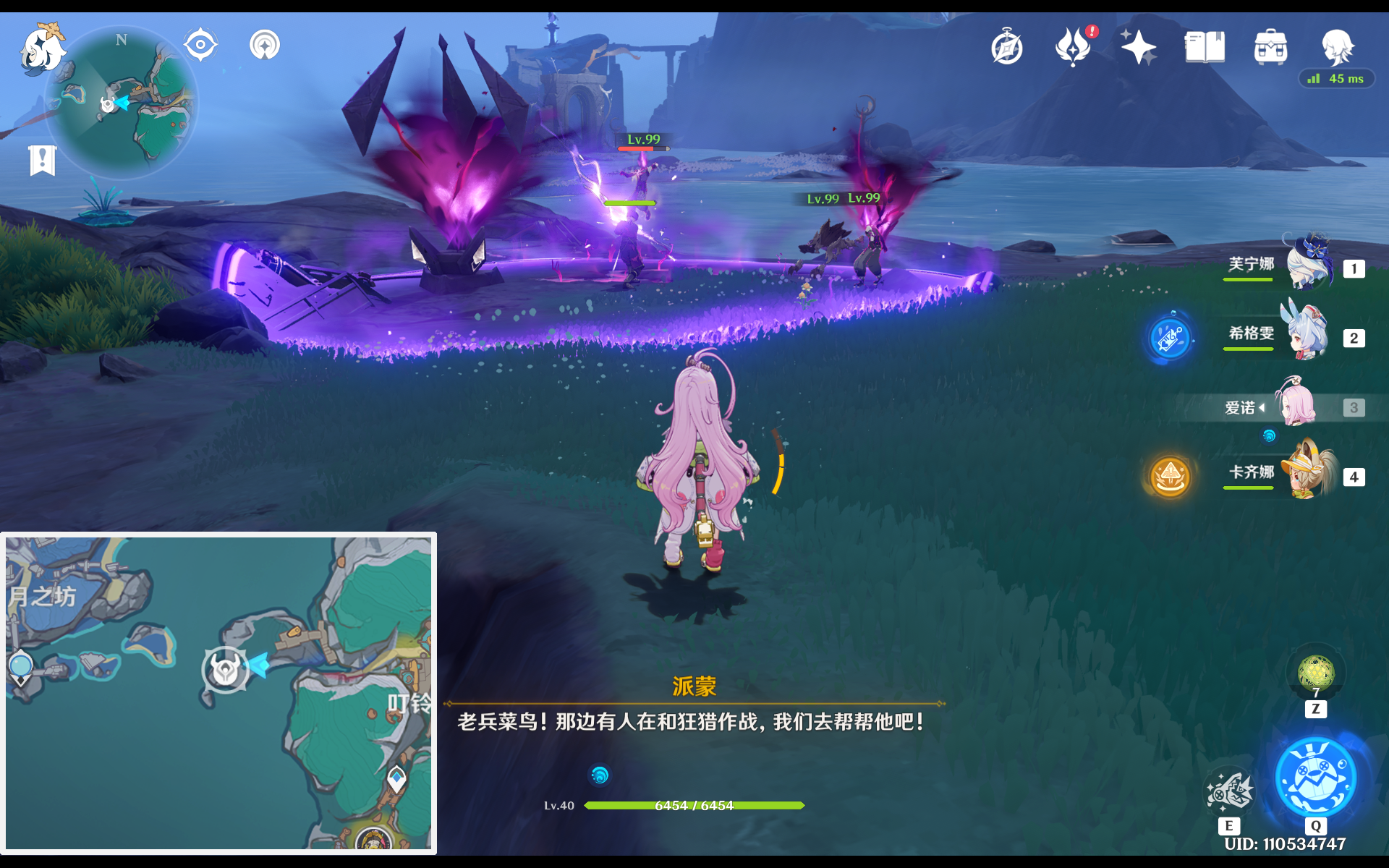Click the signal-arc icon beside the minimap
The image size is (1389, 868).
(265, 45)
